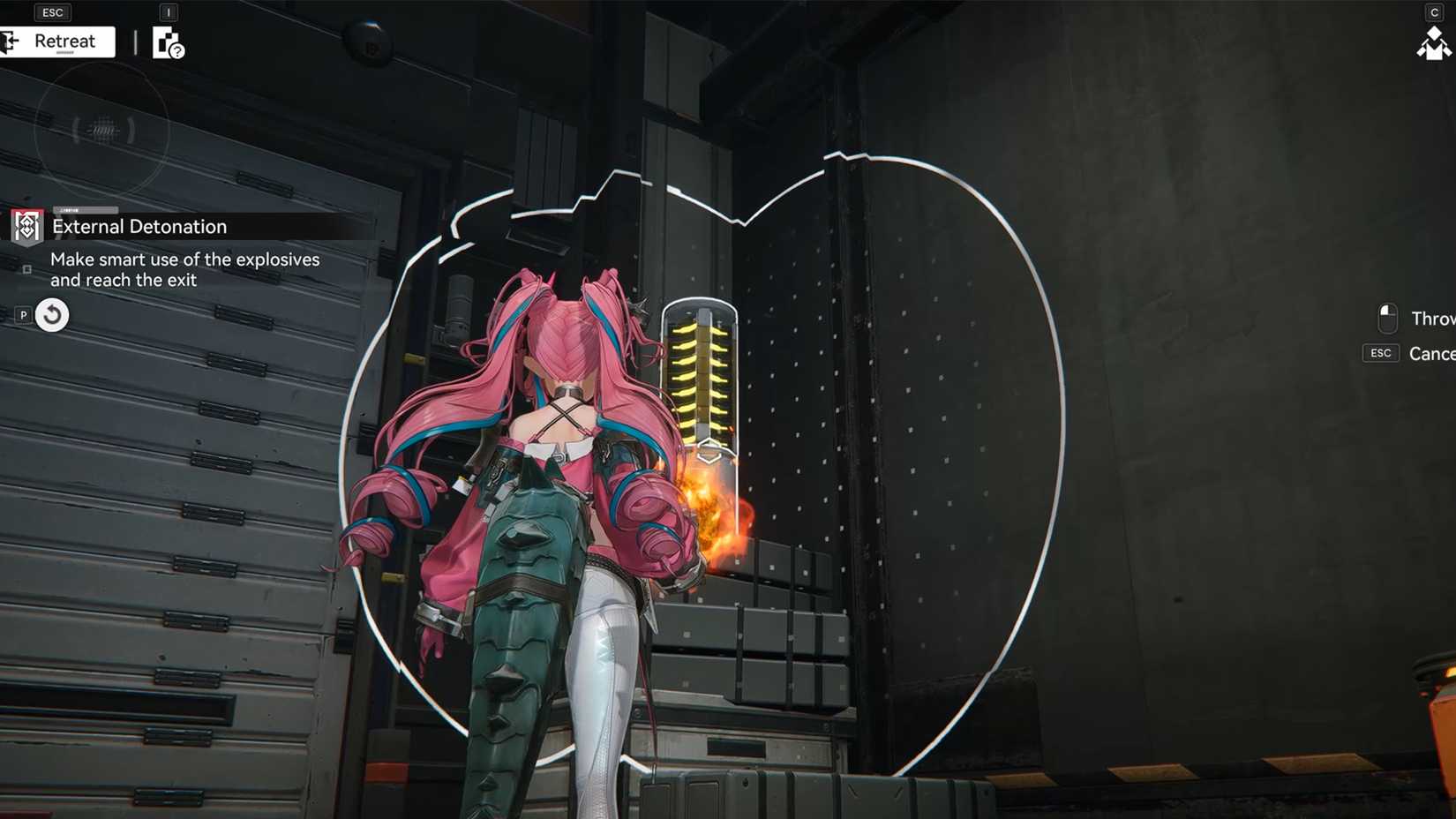The image size is (1456, 819).
Task: Click the Throw action label
Action: 1431,318
